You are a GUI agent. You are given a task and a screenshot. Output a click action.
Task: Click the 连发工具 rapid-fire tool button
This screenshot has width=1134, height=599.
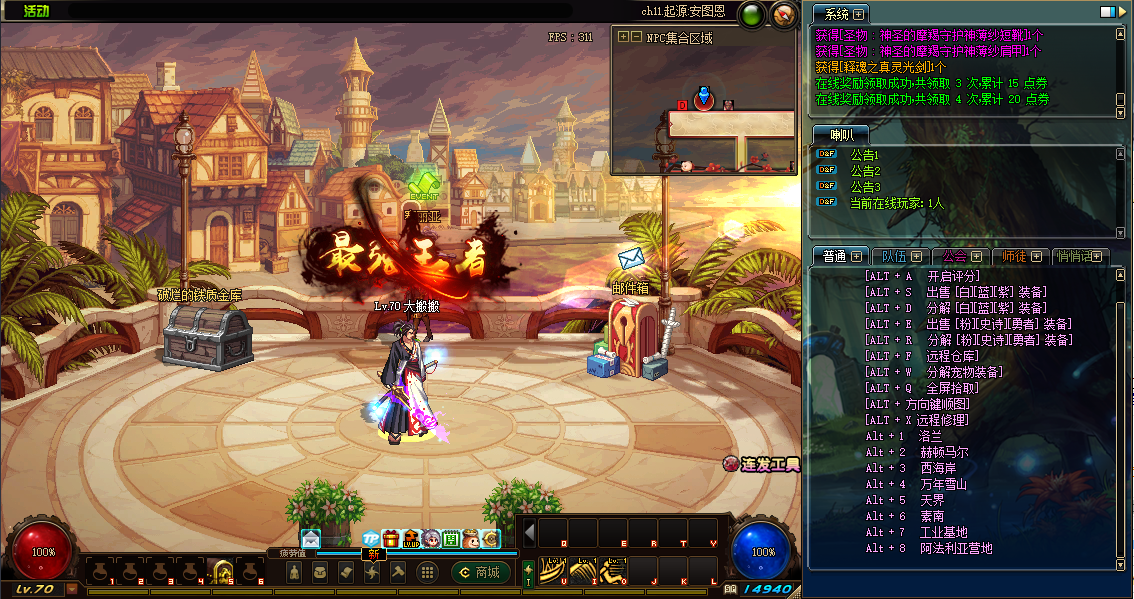click(x=762, y=464)
